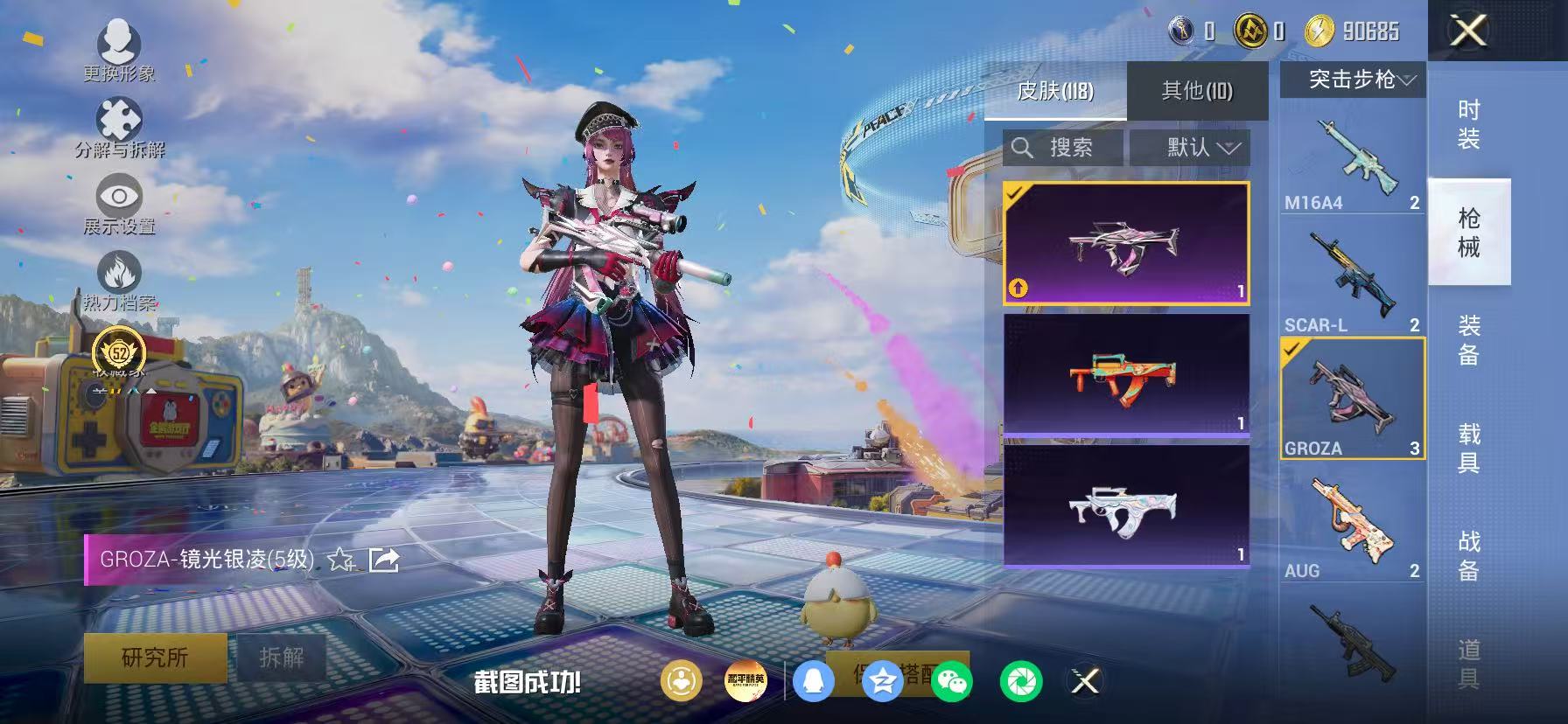Switch to the 载具 vehicles category tab
This screenshot has height=724, width=1568.
[1469, 447]
